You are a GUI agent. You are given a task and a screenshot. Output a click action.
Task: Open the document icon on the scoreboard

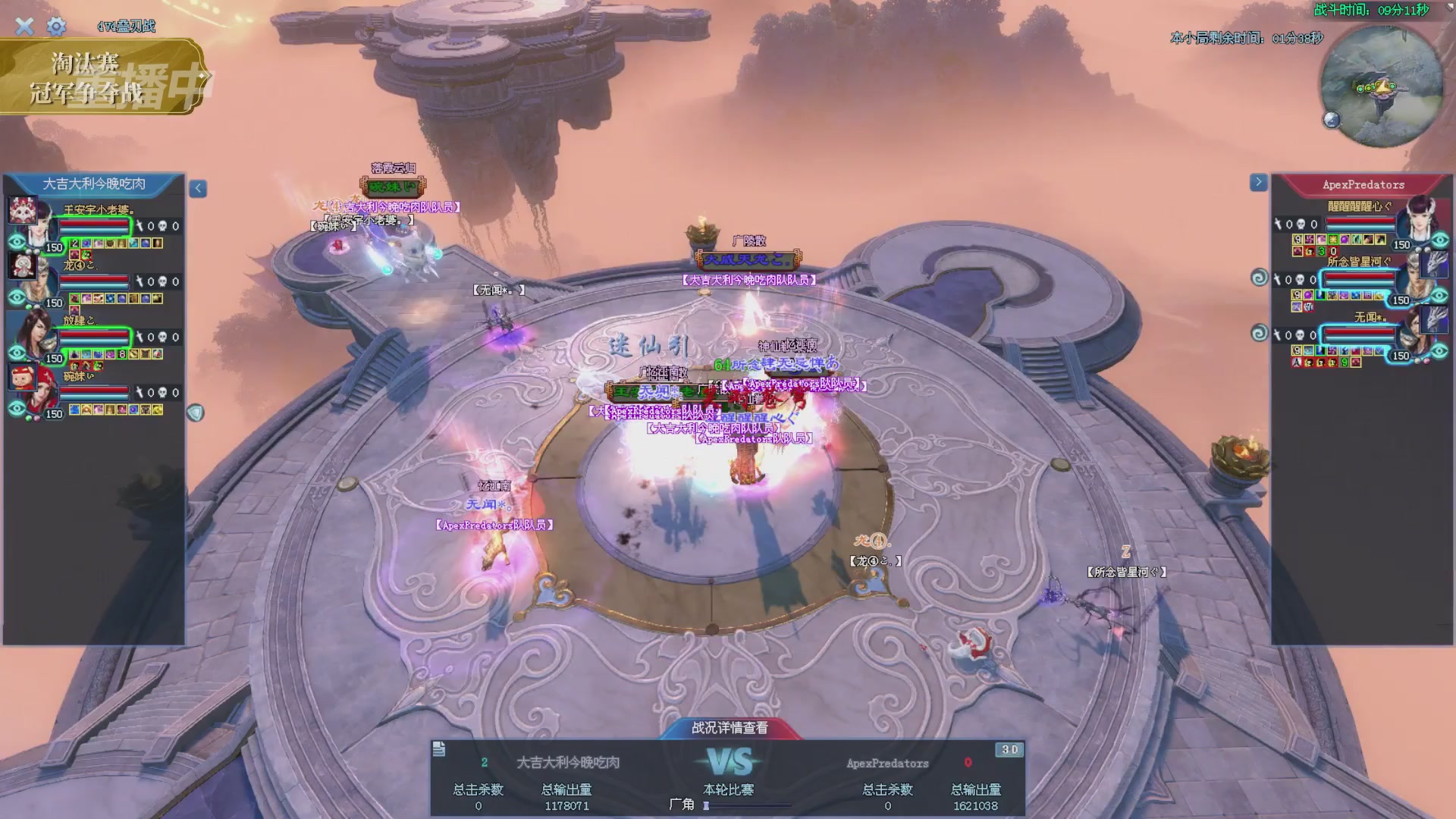[x=439, y=750]
